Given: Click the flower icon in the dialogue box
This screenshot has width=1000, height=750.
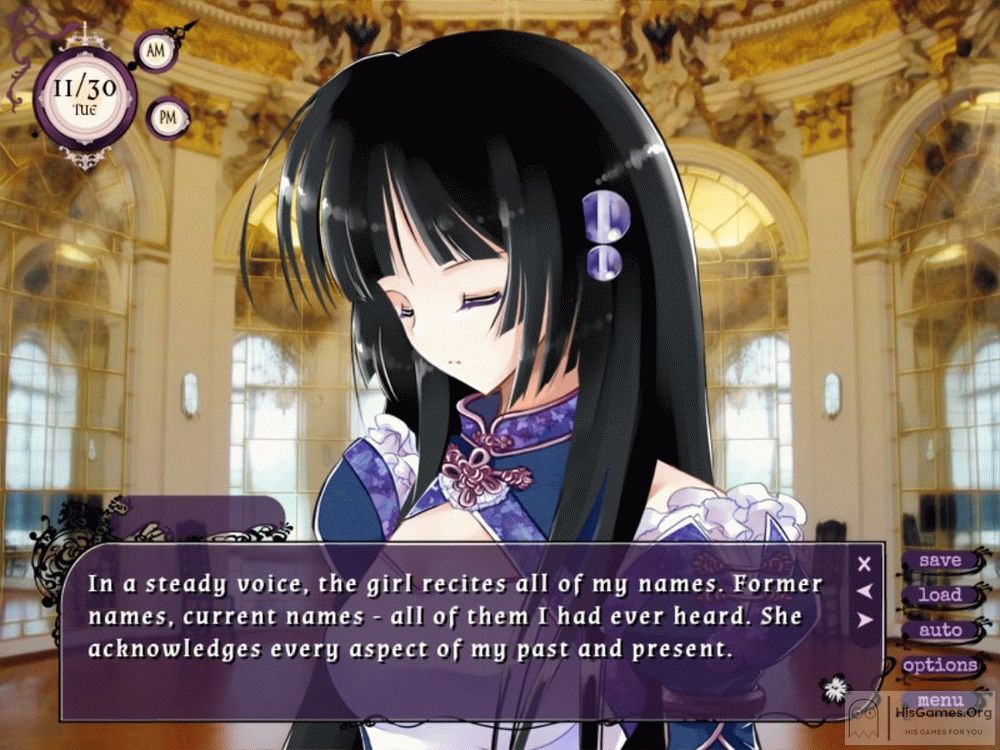Looking at the screenshot, I should (x=834, y=687).
